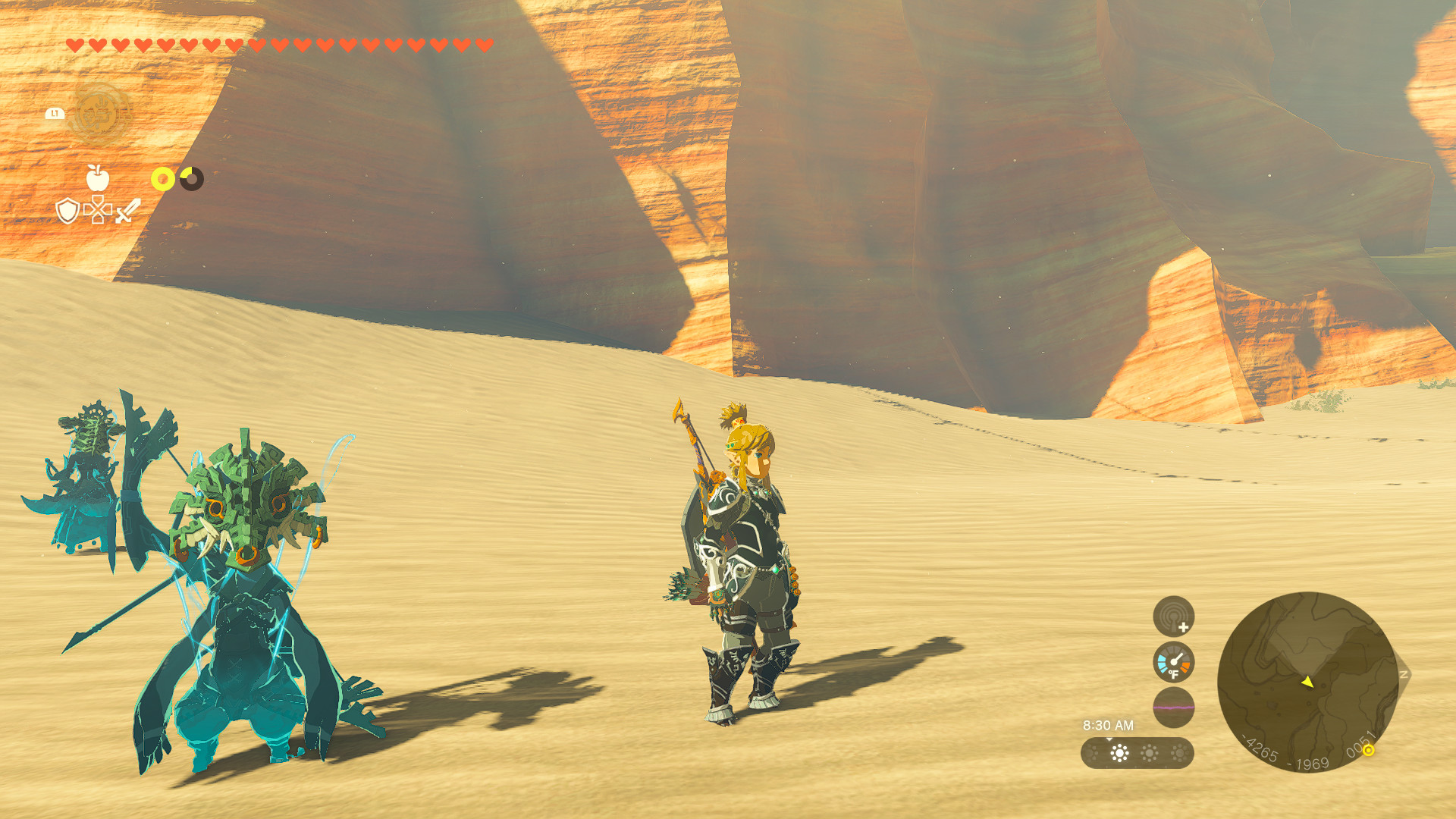The image size is (1456, 819).
Task: Click the purple noise meter indicator
Action: (1173, 707)
